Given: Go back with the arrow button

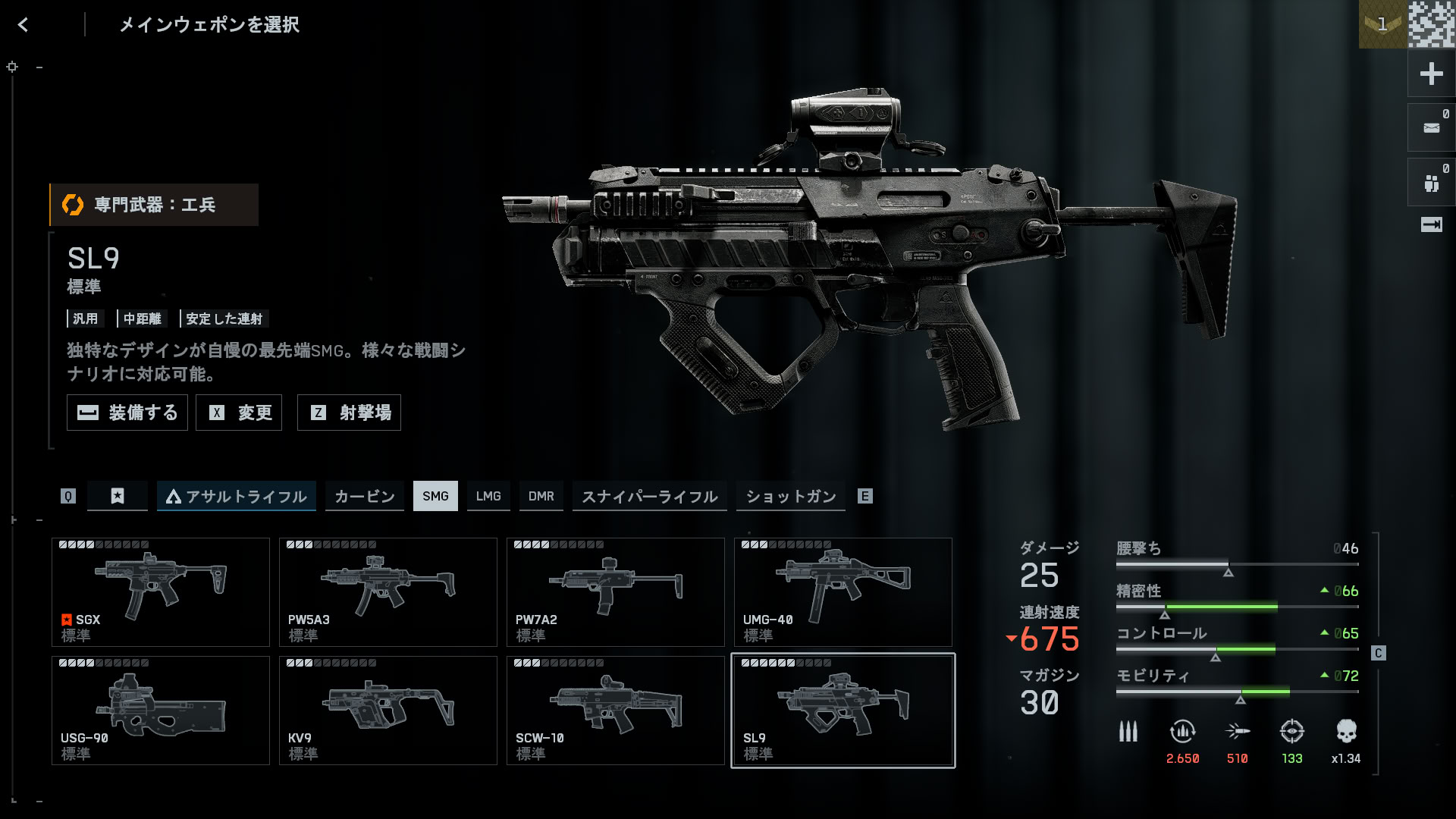Looking at the screenshot, I should [23, 25].
